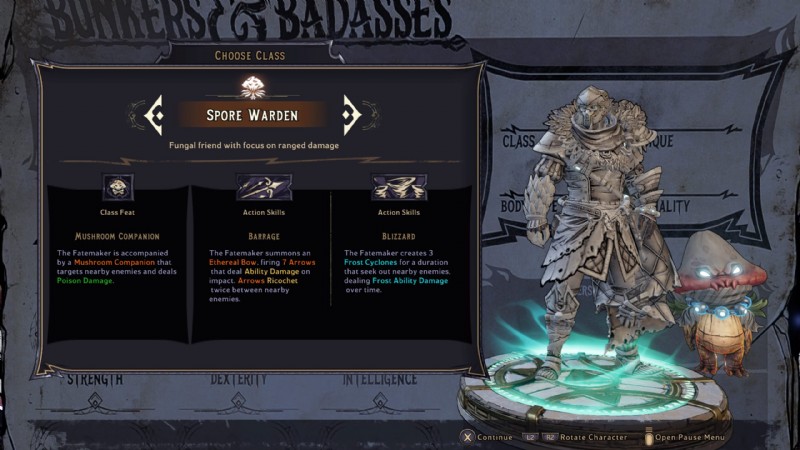Image resolution: width=800 pixels, height=450 pixels.
Task: Switch to the previous class with left arrow
Action: pyautogui.click(x=154, y=115)
